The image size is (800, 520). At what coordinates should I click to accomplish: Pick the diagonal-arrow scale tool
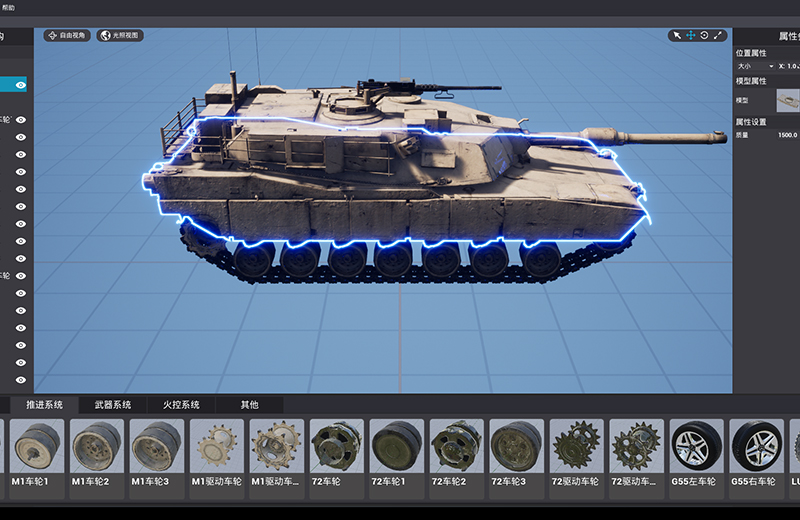pyautogui.click(x=717, y=35)
